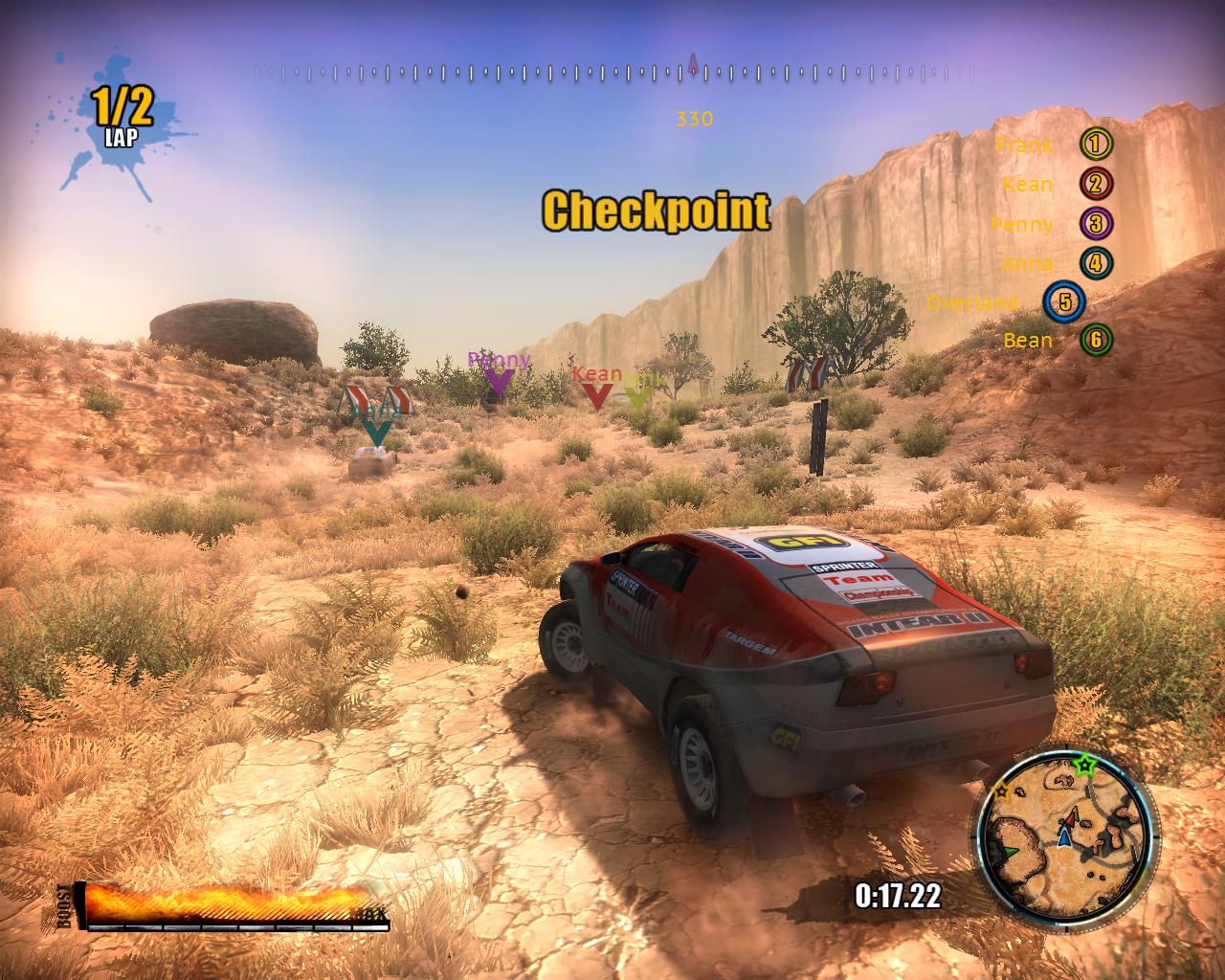Click the green star on the minimap

pos(1085,765)
